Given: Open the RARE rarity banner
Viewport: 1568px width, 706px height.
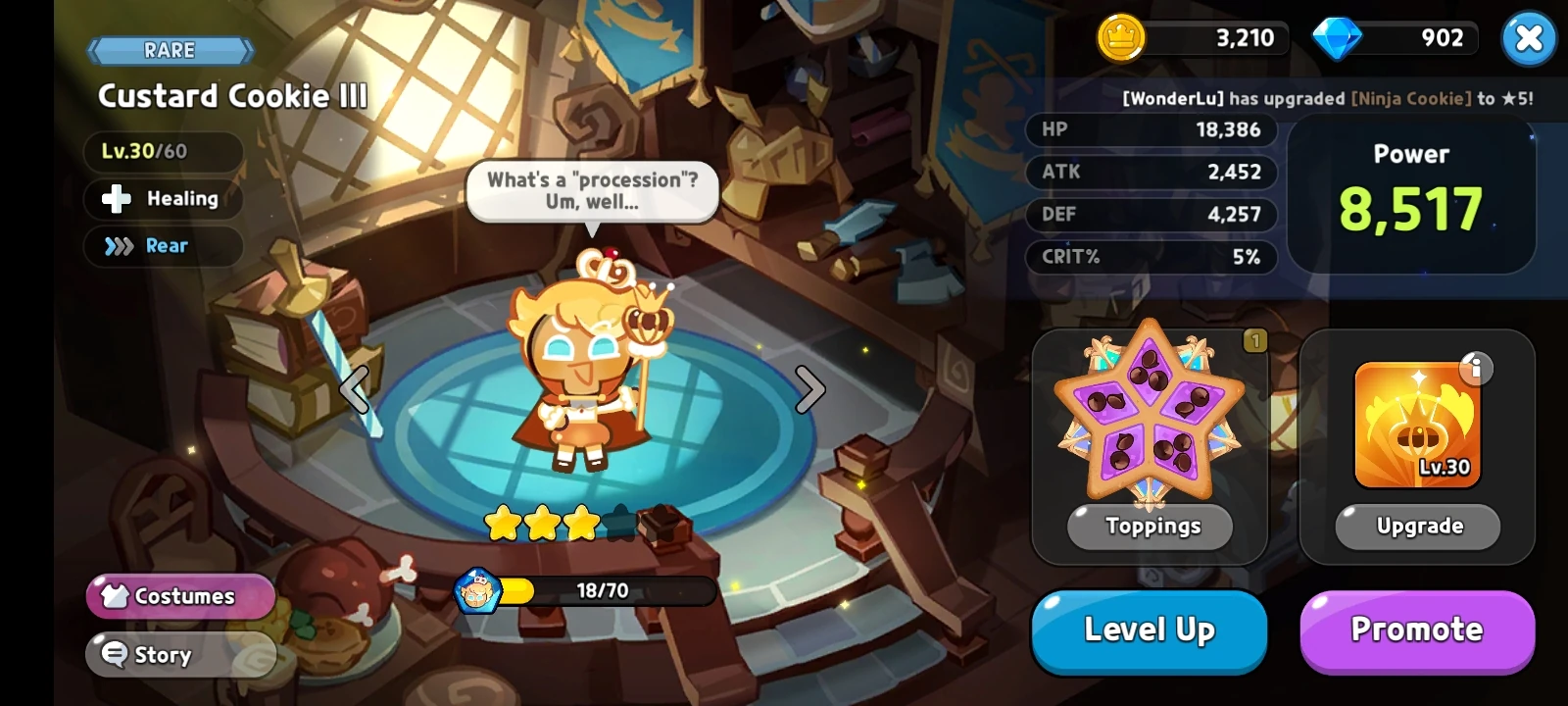Looking at the screenshot, I should coord(171,50).
